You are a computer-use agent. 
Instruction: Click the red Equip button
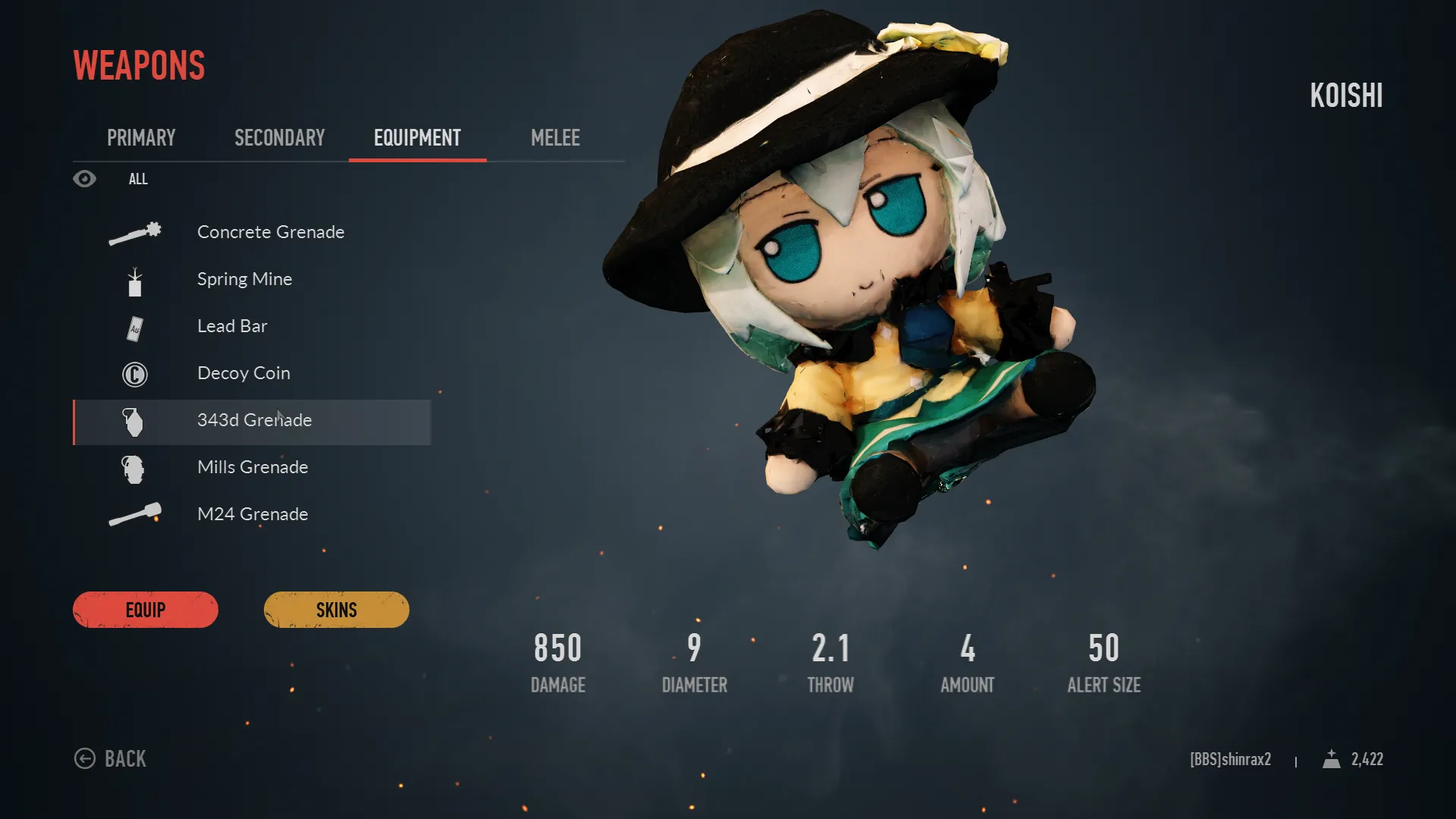pos(146,610)
